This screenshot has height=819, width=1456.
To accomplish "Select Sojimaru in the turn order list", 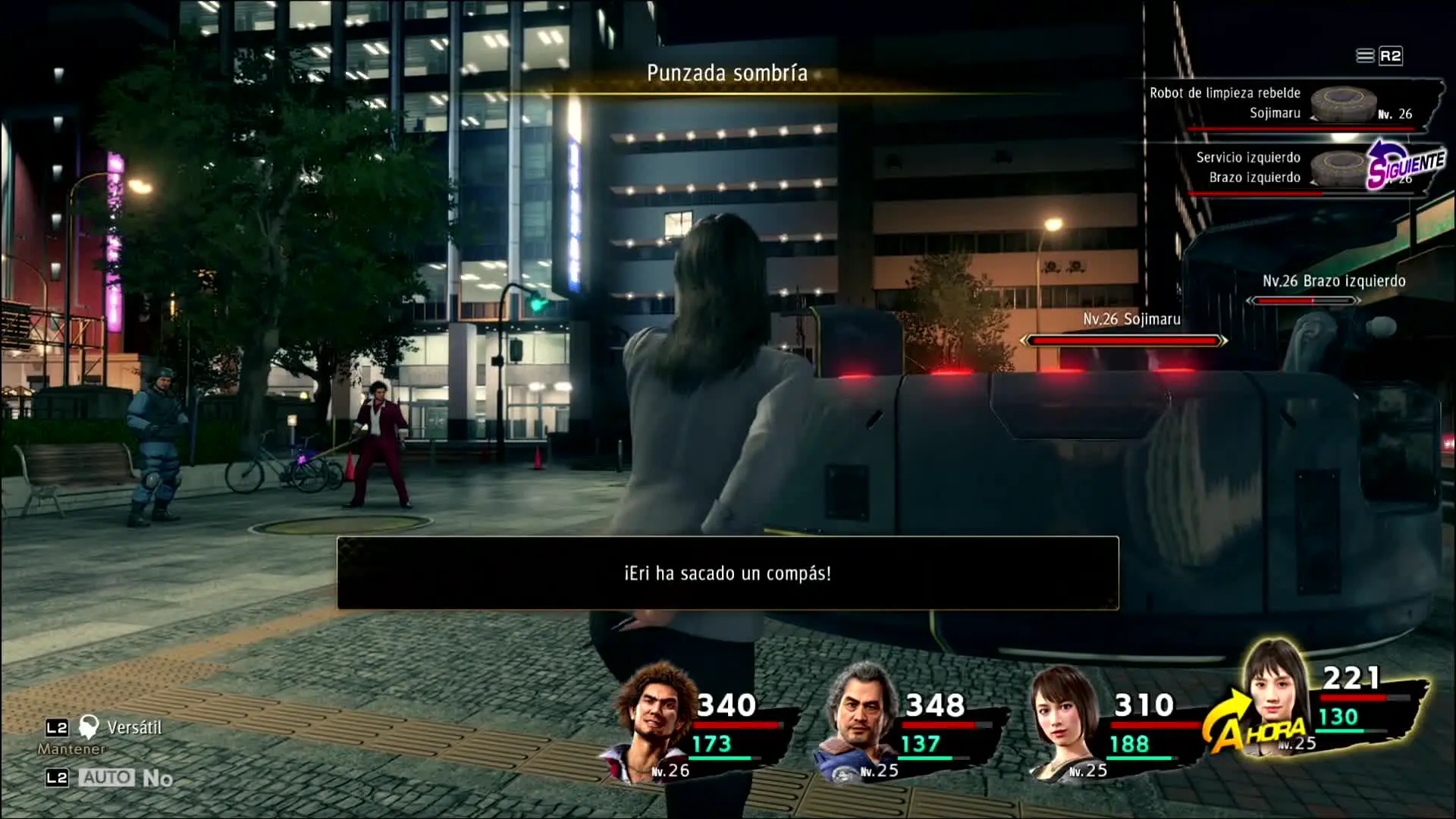I will tap(1289, 104).
